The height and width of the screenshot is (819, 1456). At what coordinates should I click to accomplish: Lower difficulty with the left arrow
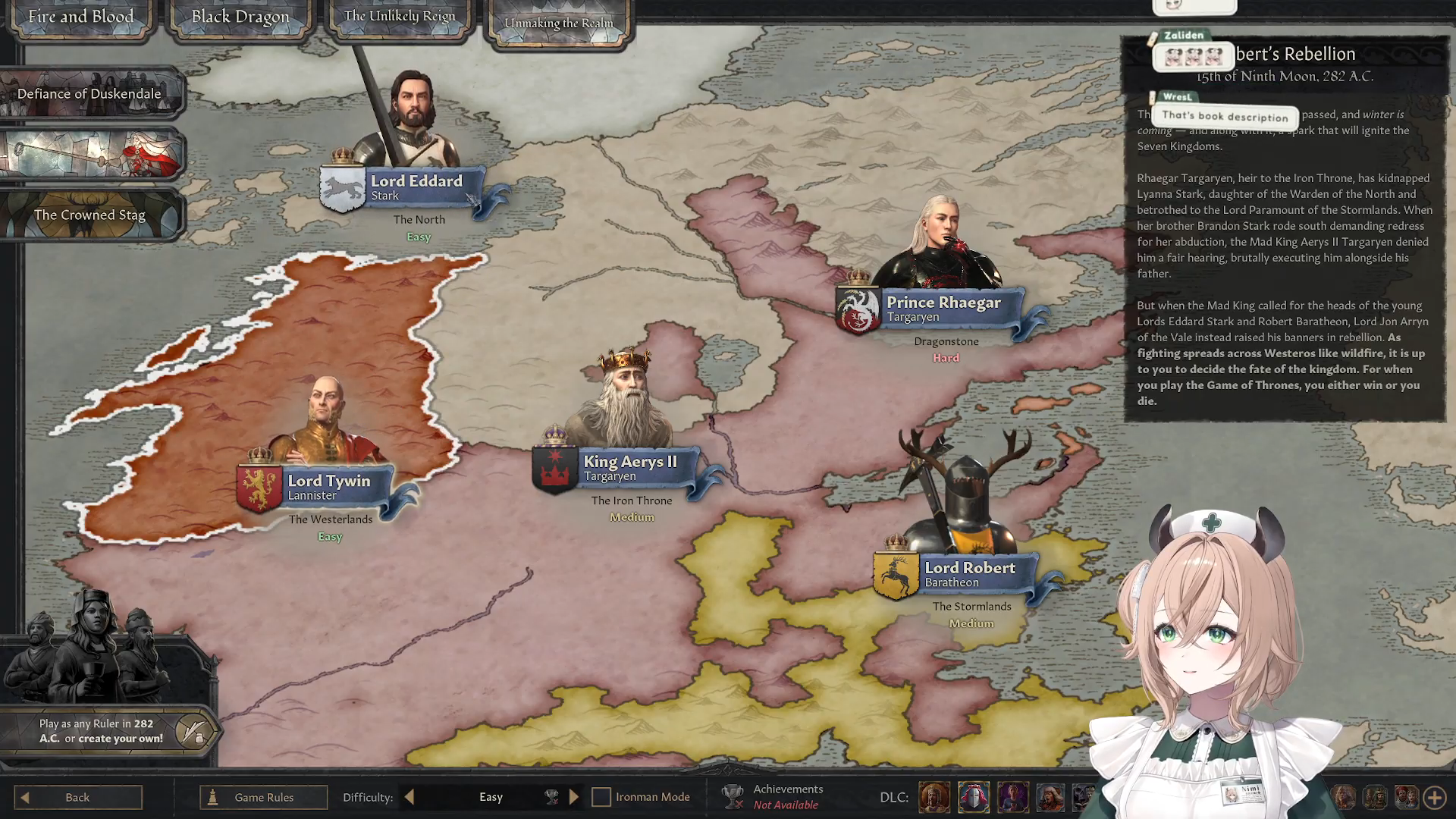pos(409,797)
